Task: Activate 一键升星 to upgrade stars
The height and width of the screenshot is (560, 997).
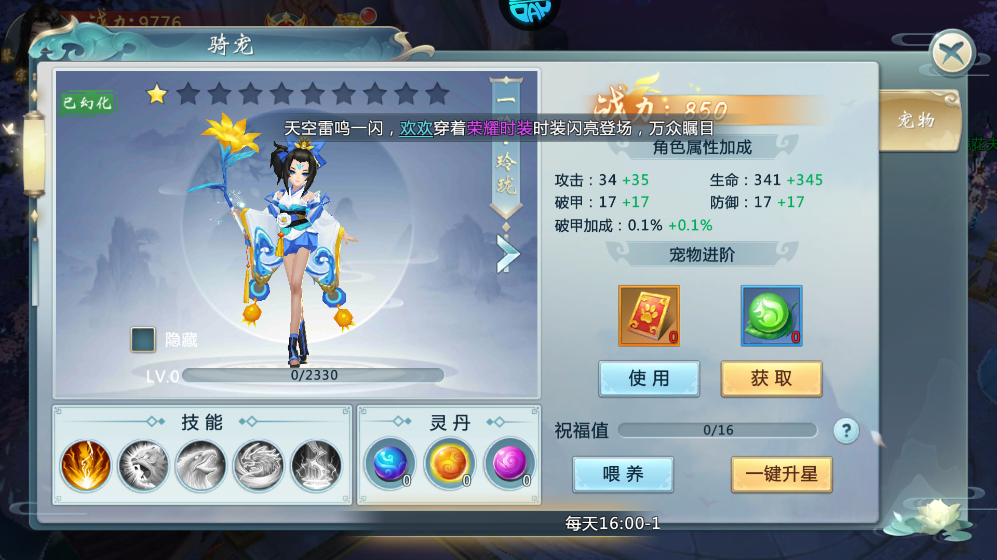Action: [781, 474]
